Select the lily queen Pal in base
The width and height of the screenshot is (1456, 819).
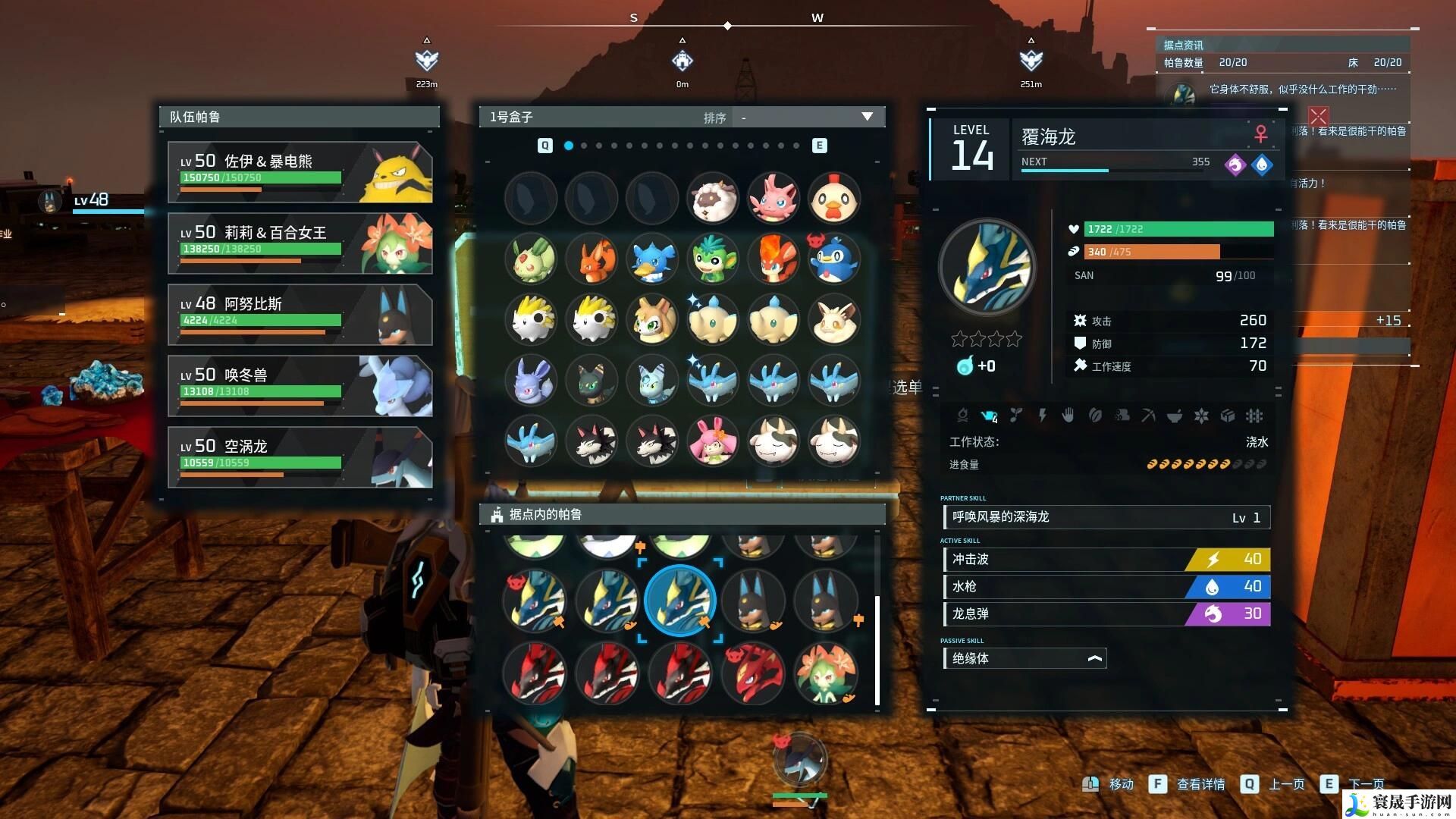pyautogui.click(x=825, y=673)
